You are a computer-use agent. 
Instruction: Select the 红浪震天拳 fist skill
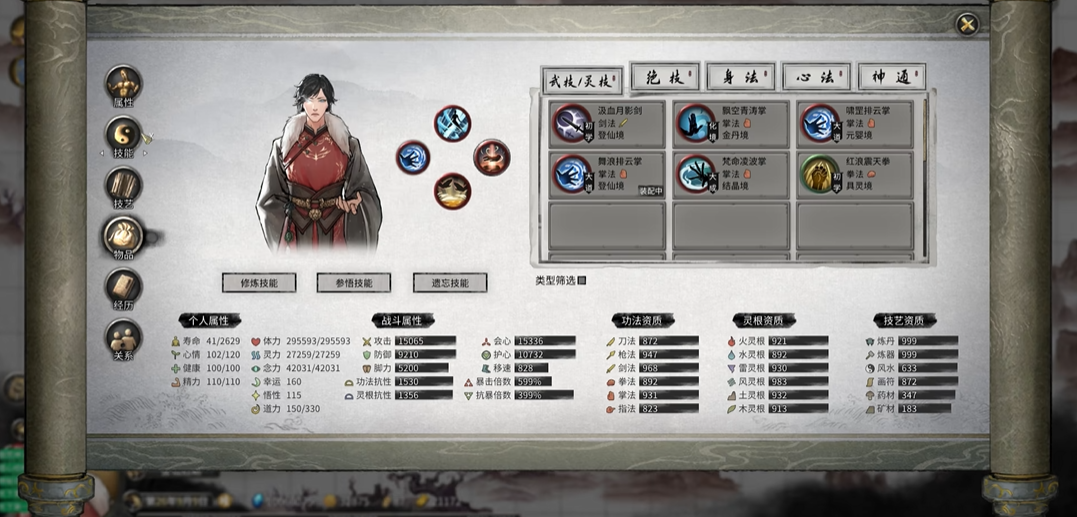tap(855, 174)
